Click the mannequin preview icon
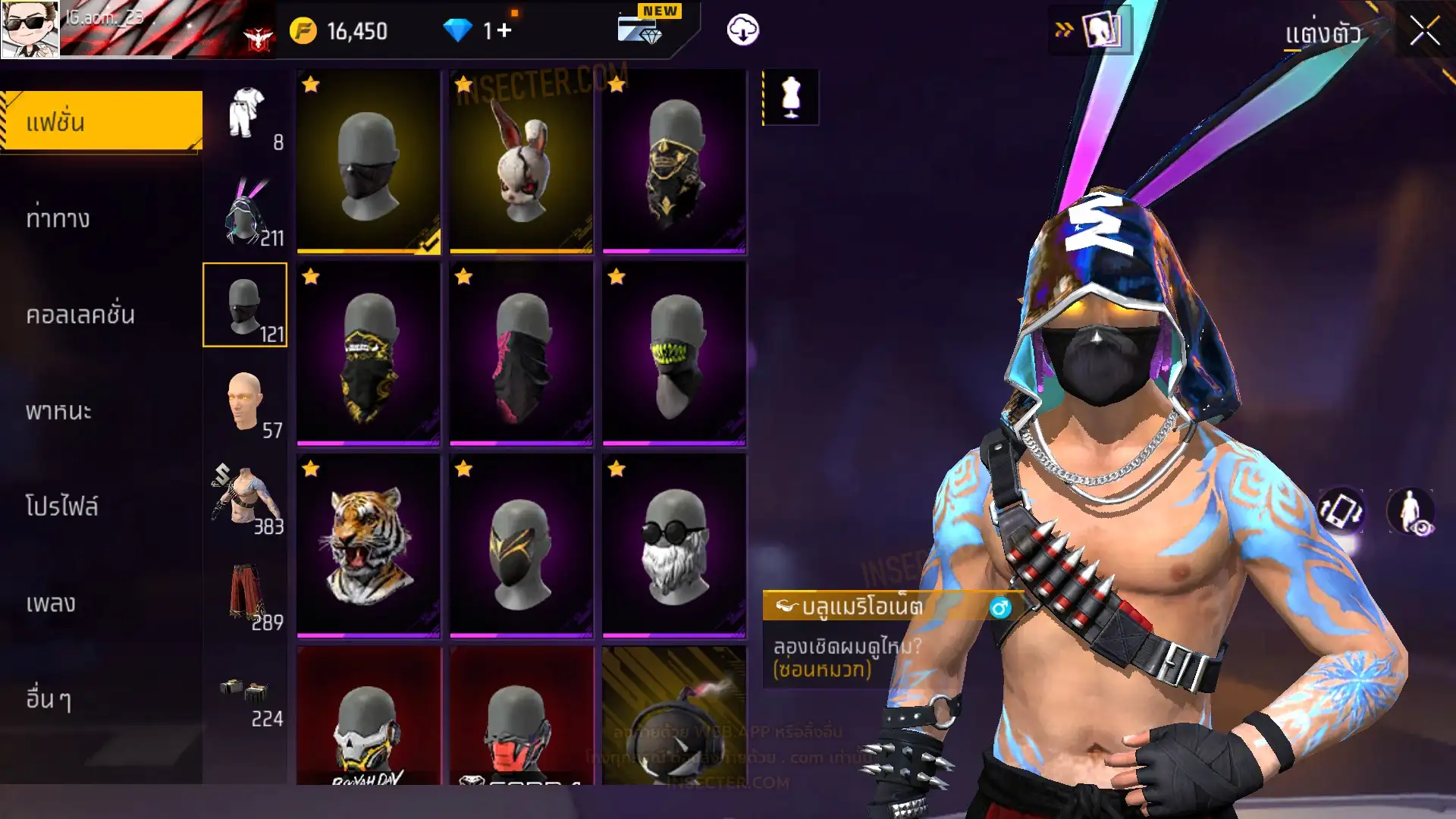Image resolution: width=1456 pixels, height=819 pixels. [x=790, y=98]
